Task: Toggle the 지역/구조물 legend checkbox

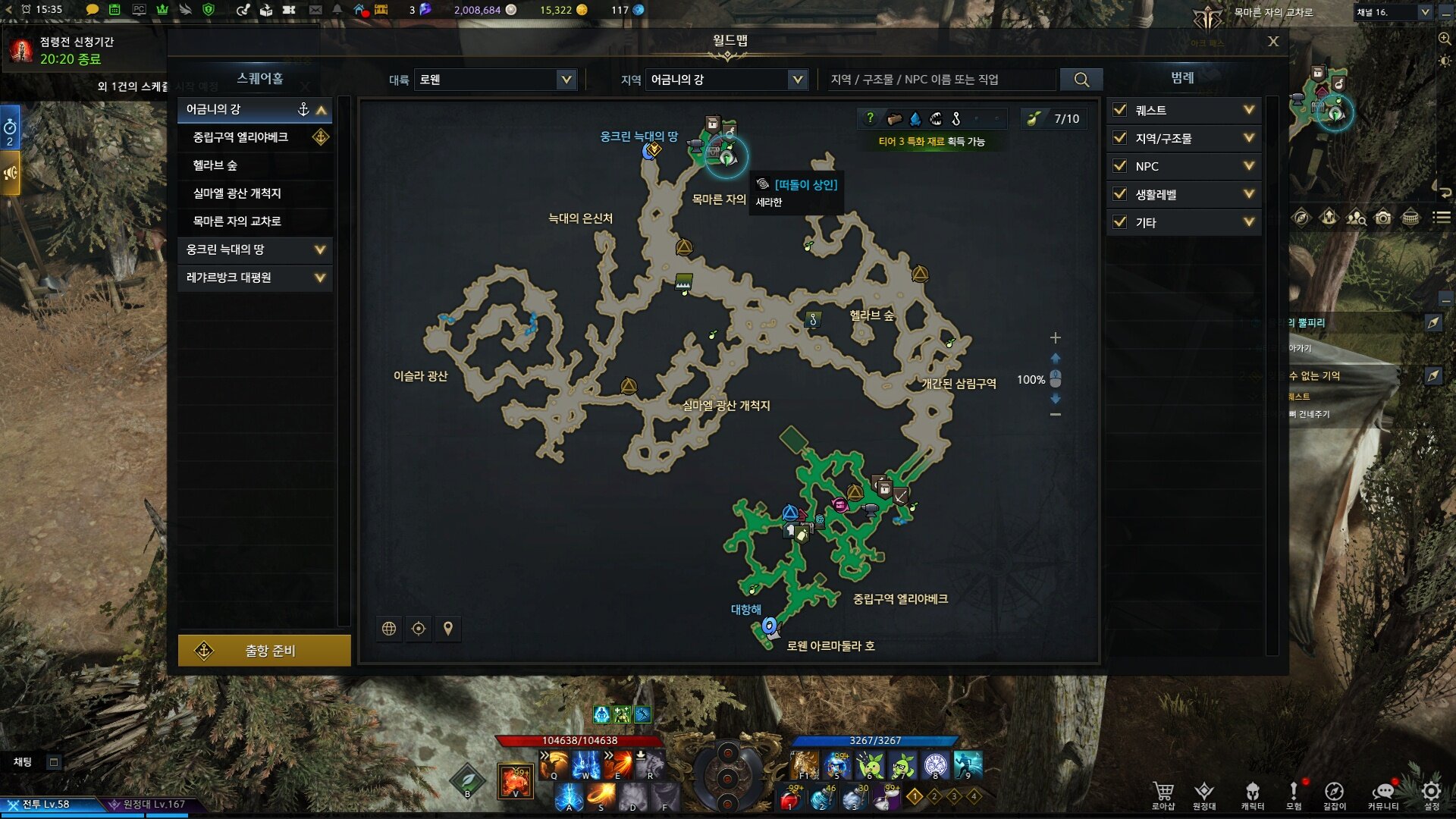Action: pyautogui.click(x=1119, y=138)
